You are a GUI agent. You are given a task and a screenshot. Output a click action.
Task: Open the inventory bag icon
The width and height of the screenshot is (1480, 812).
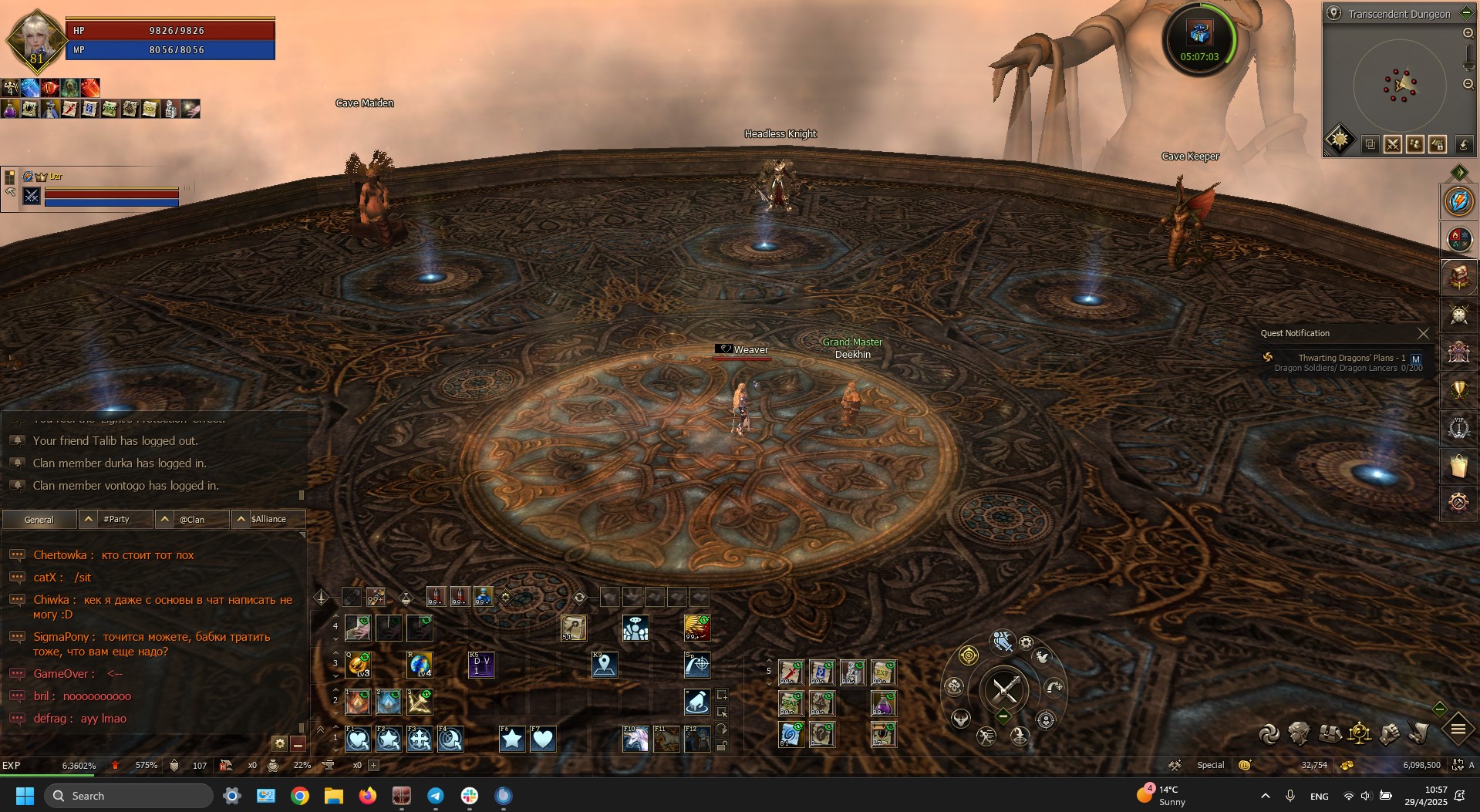(1458, 466)
